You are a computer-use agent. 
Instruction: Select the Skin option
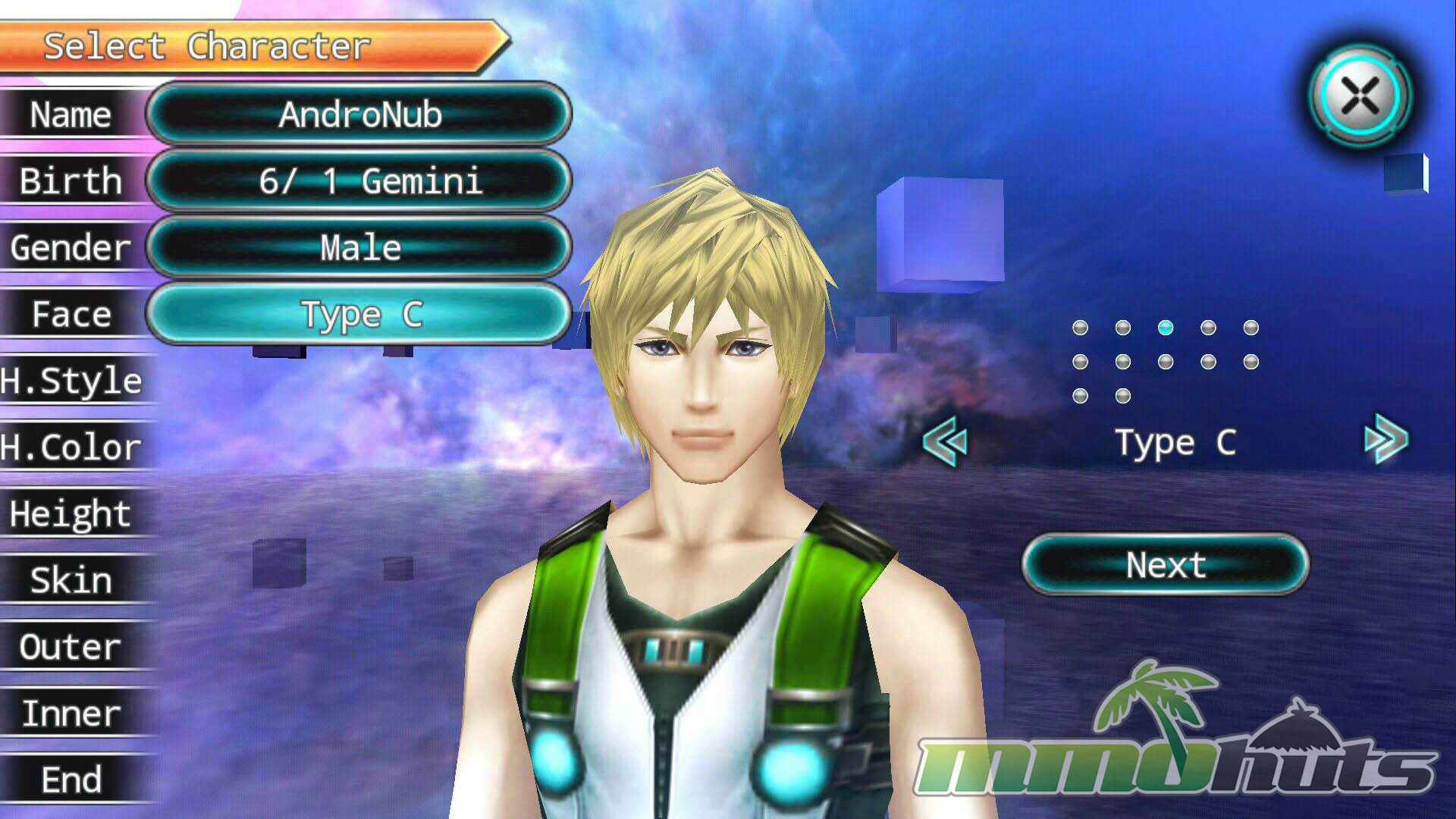tap(72, 580)
